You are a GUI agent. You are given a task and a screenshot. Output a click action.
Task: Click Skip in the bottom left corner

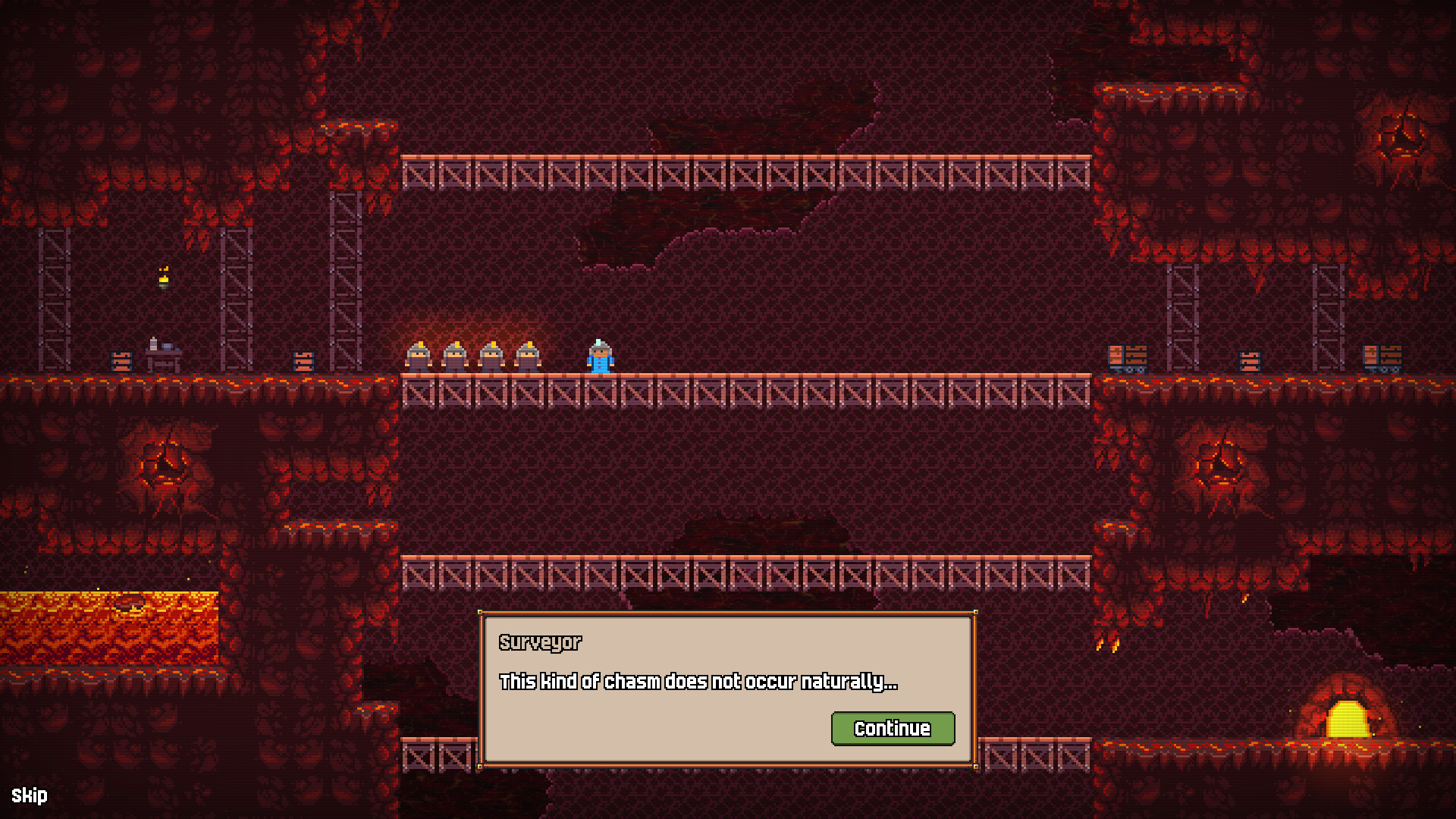click(30, 795)
